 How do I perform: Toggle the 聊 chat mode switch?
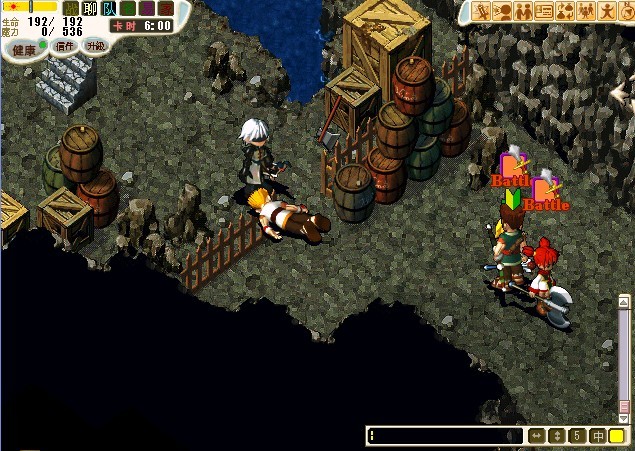(x=89, y=9)
